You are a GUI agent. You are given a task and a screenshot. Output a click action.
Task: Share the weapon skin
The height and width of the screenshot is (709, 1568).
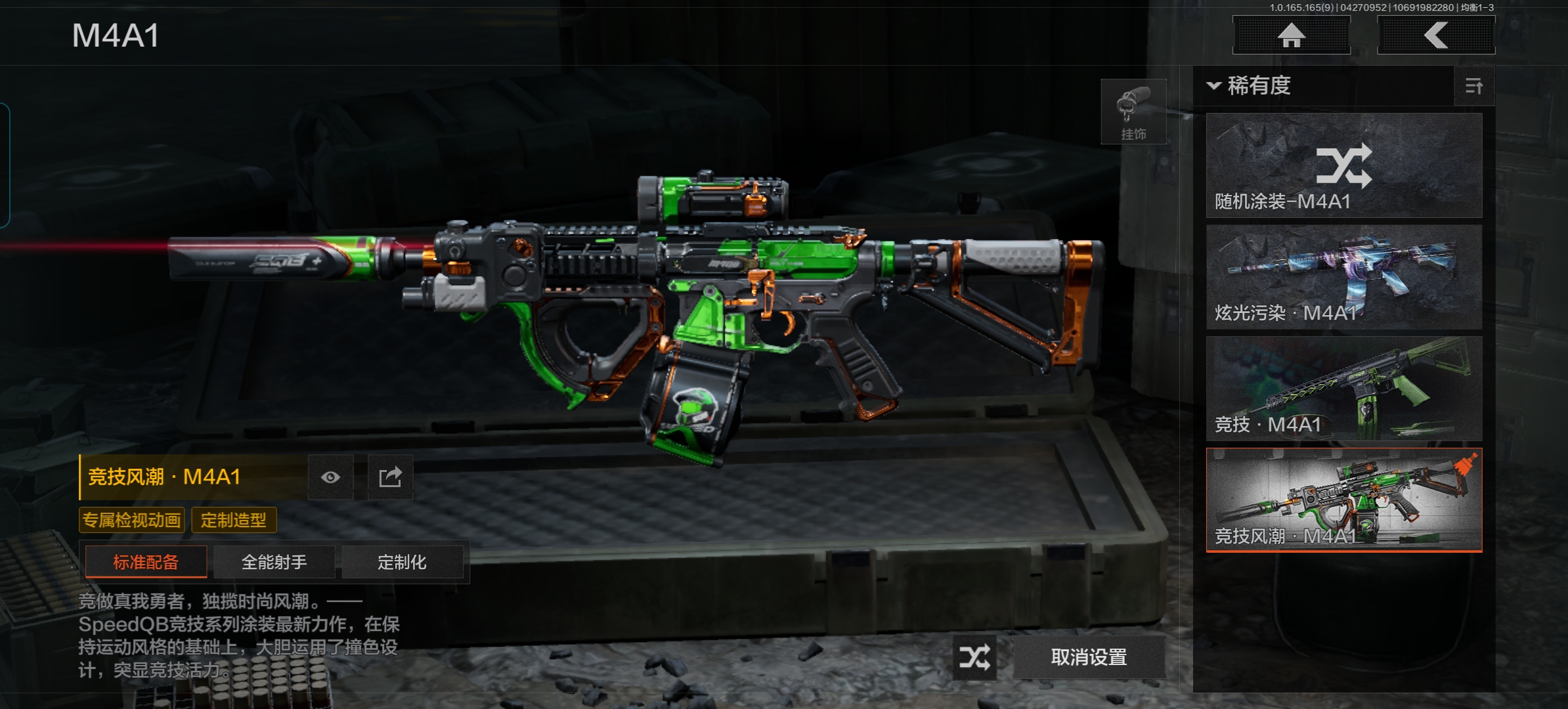tap(390, 477)
